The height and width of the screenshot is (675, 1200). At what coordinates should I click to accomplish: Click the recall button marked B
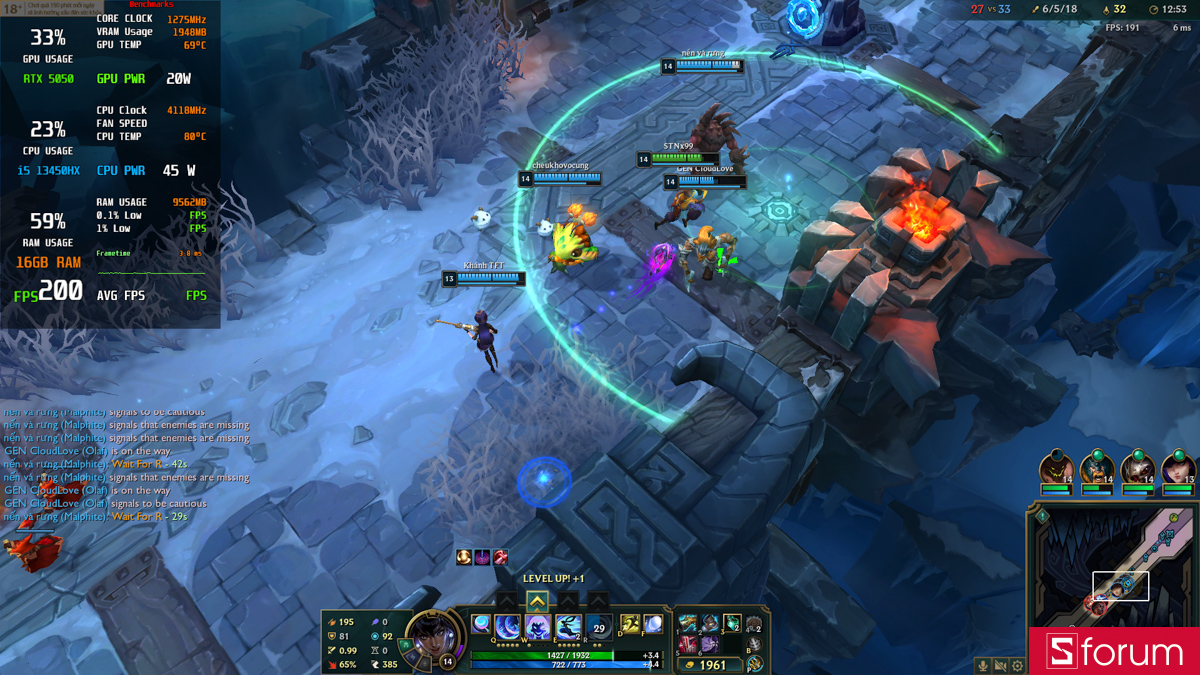(x=755, y=645)
